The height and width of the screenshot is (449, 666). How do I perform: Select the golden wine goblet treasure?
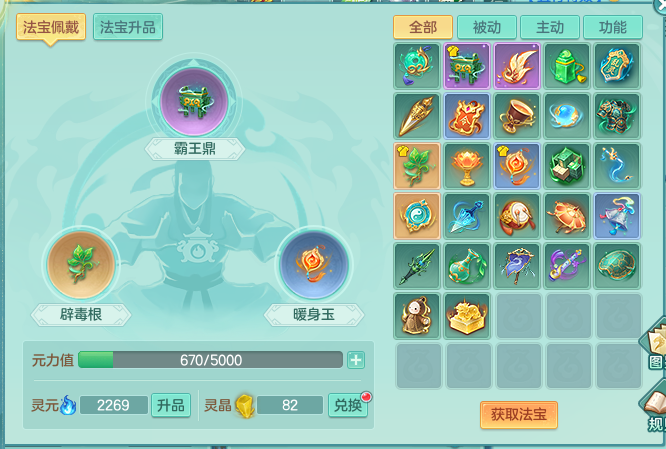click(518, 114)
